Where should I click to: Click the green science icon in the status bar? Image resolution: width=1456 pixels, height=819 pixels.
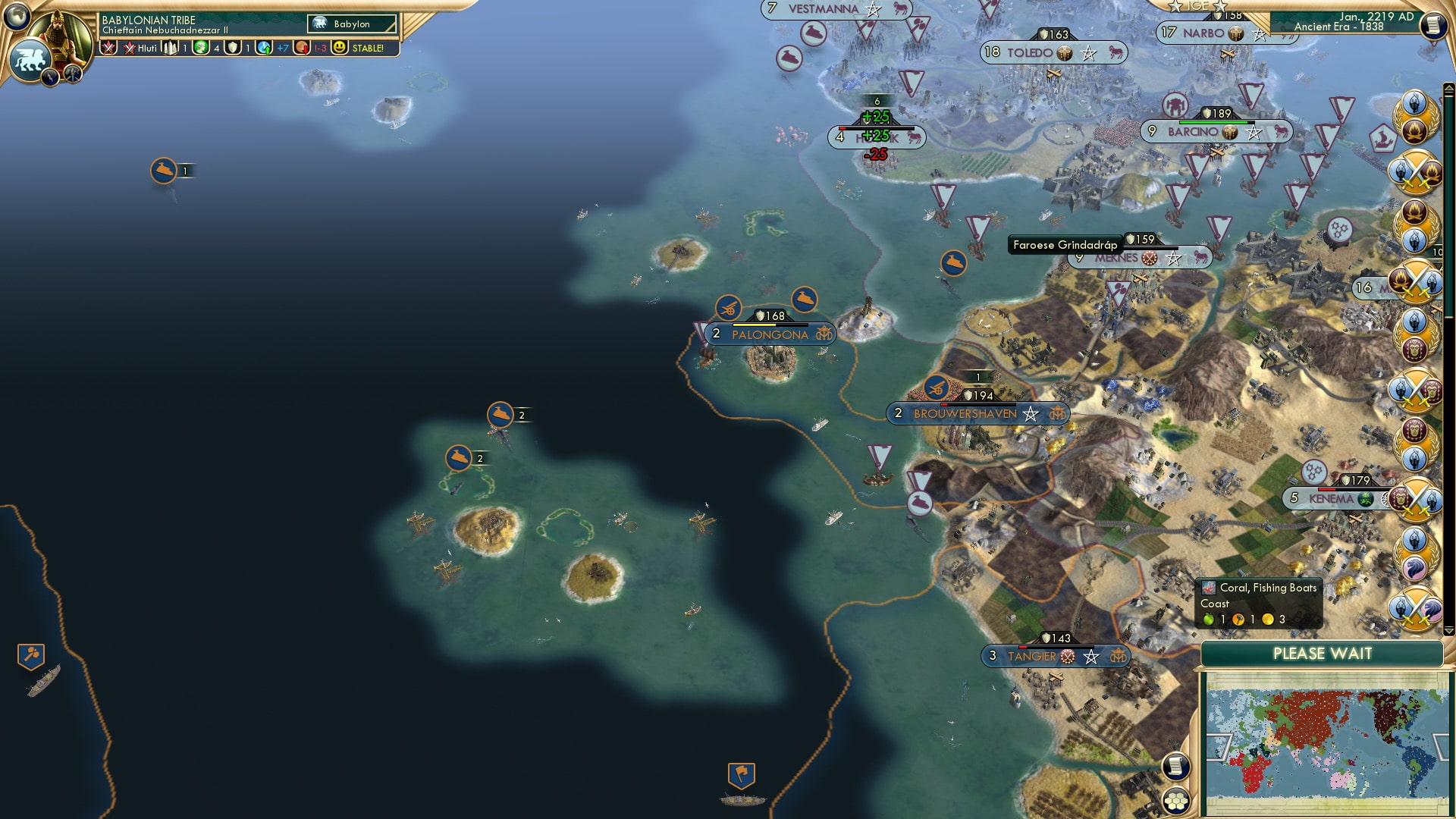click(x=202, y=48)
